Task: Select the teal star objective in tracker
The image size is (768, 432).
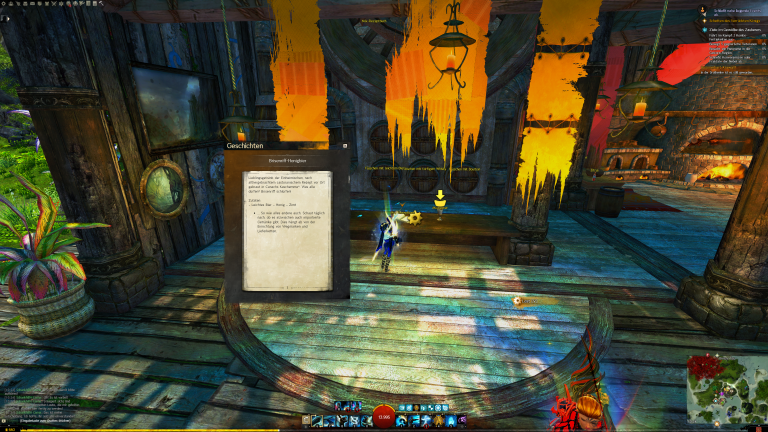Action: (703, 30)
